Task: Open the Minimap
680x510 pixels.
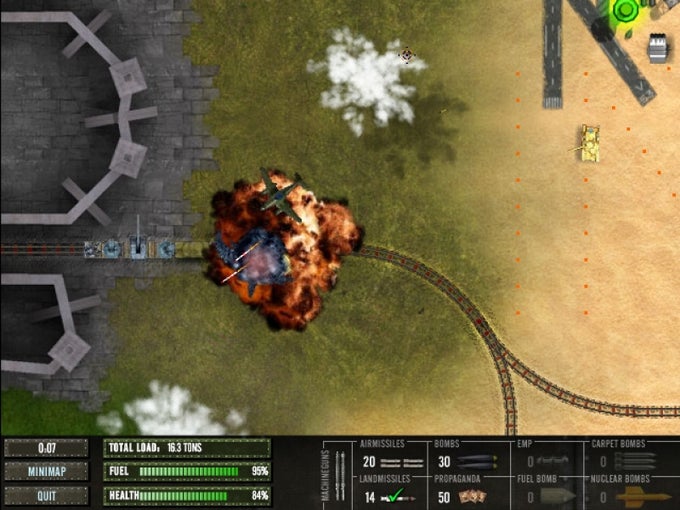Action: tap(46, 471)
